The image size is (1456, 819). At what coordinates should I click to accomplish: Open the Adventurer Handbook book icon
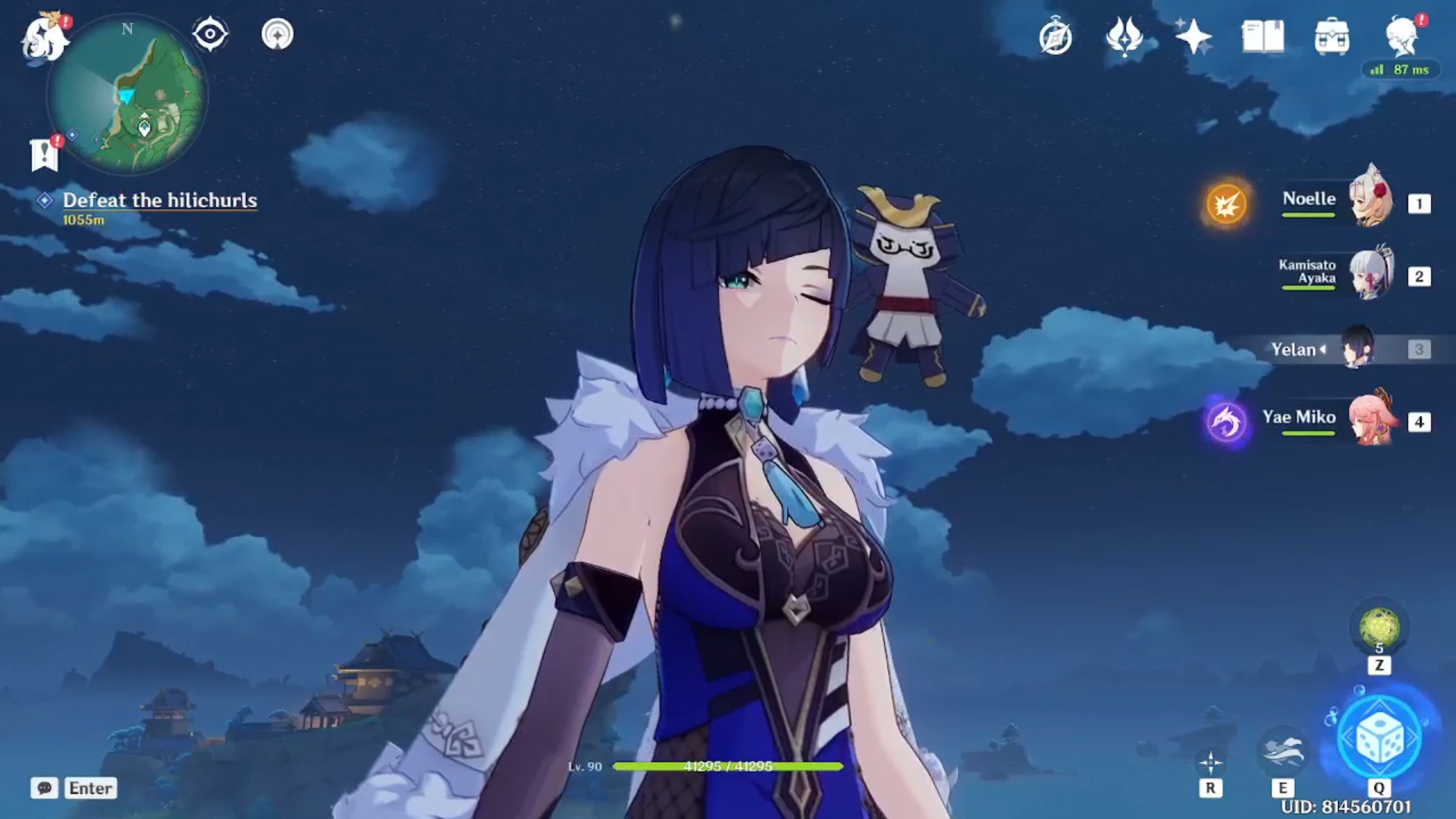[x=1261, y=34]
